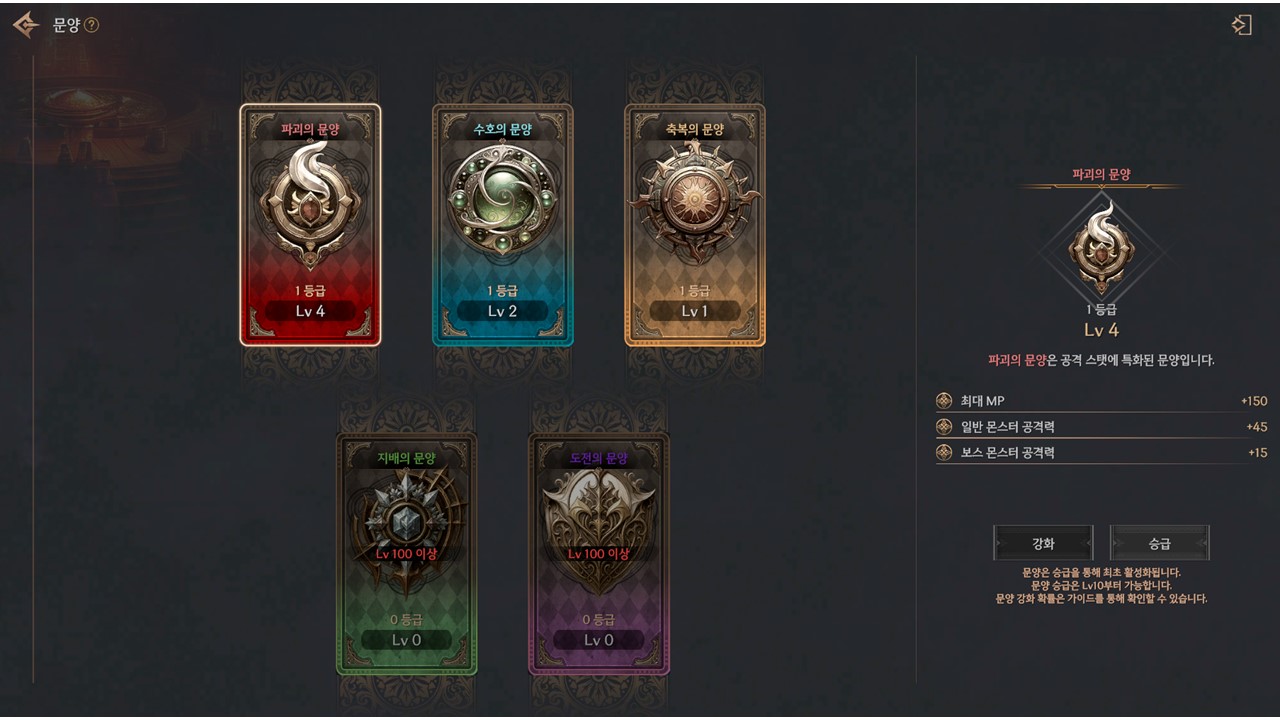Image resolution: width=1280 pixels, height=720 pixels.
Task: Choose the 수호의 문양 card
Action: pyautogui.click(x=502, y=225)
